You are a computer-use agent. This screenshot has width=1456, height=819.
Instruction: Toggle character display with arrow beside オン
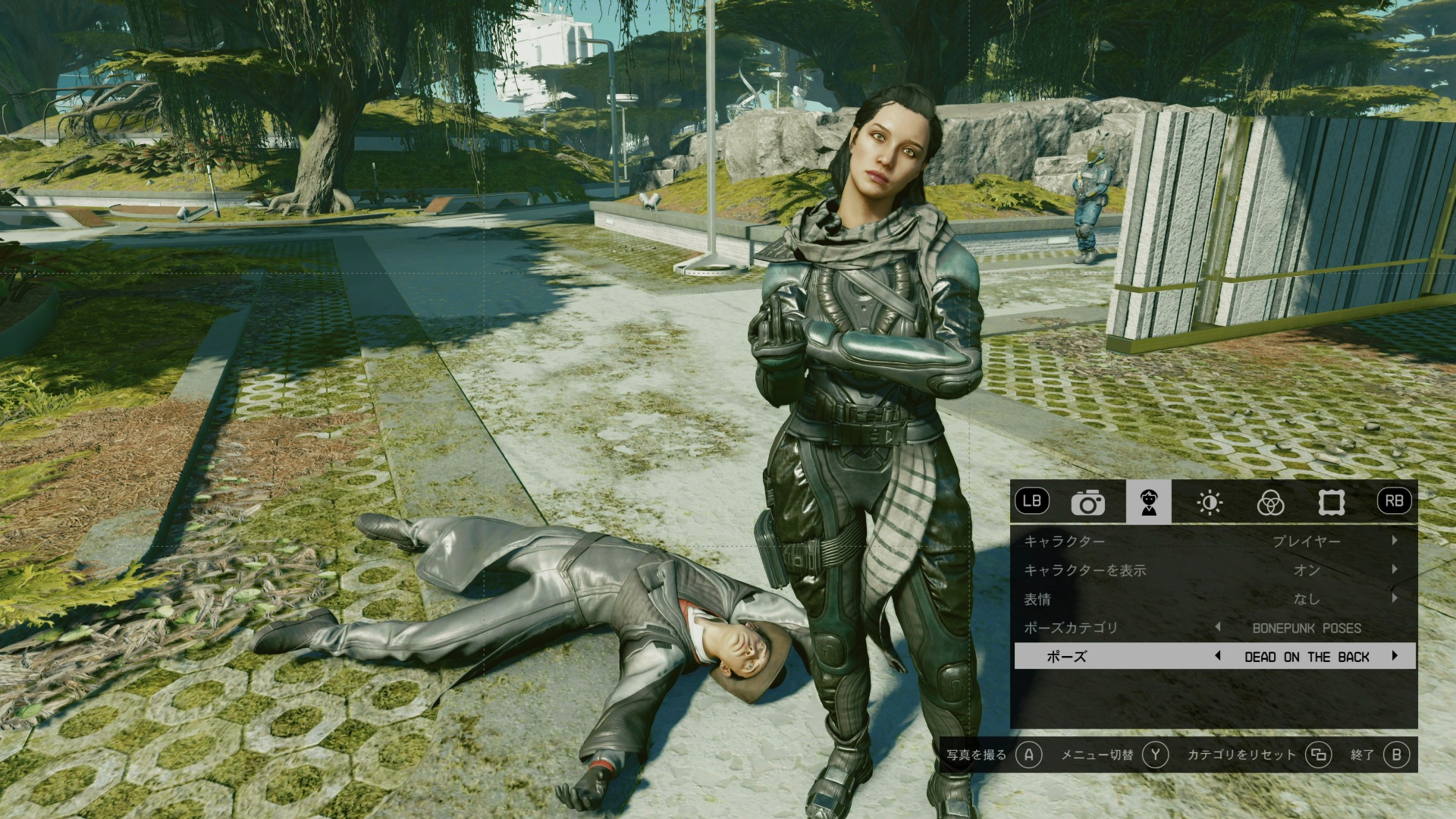click(1395, 570)
